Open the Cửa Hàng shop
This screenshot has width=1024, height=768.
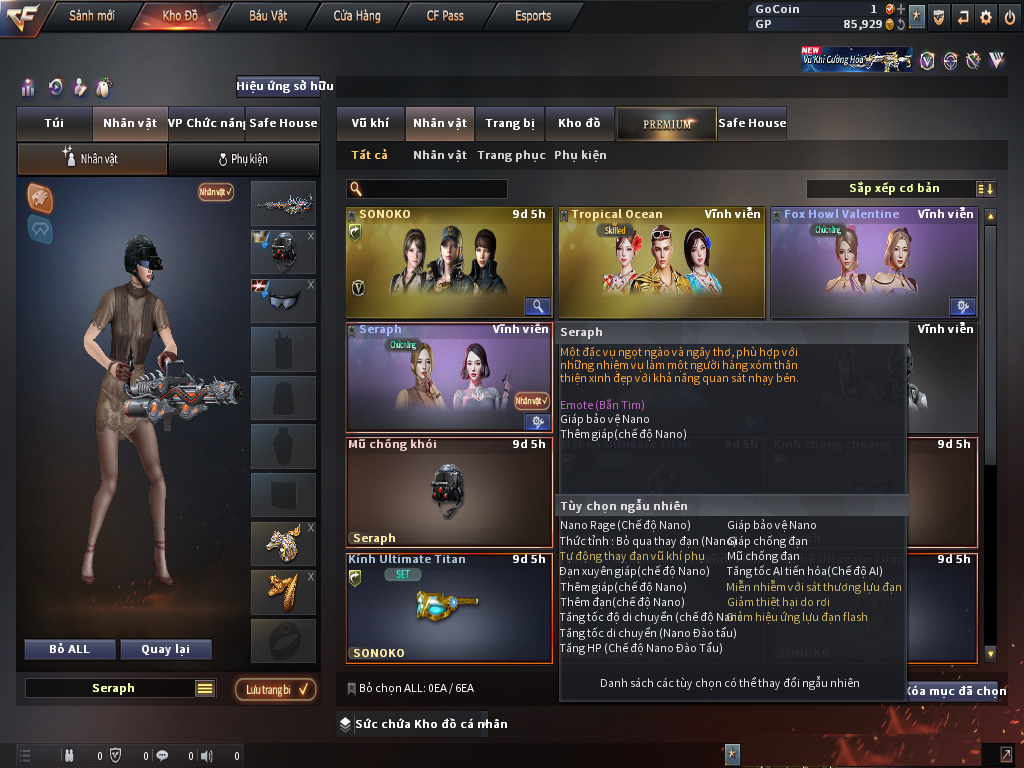(x=356, y=16)
